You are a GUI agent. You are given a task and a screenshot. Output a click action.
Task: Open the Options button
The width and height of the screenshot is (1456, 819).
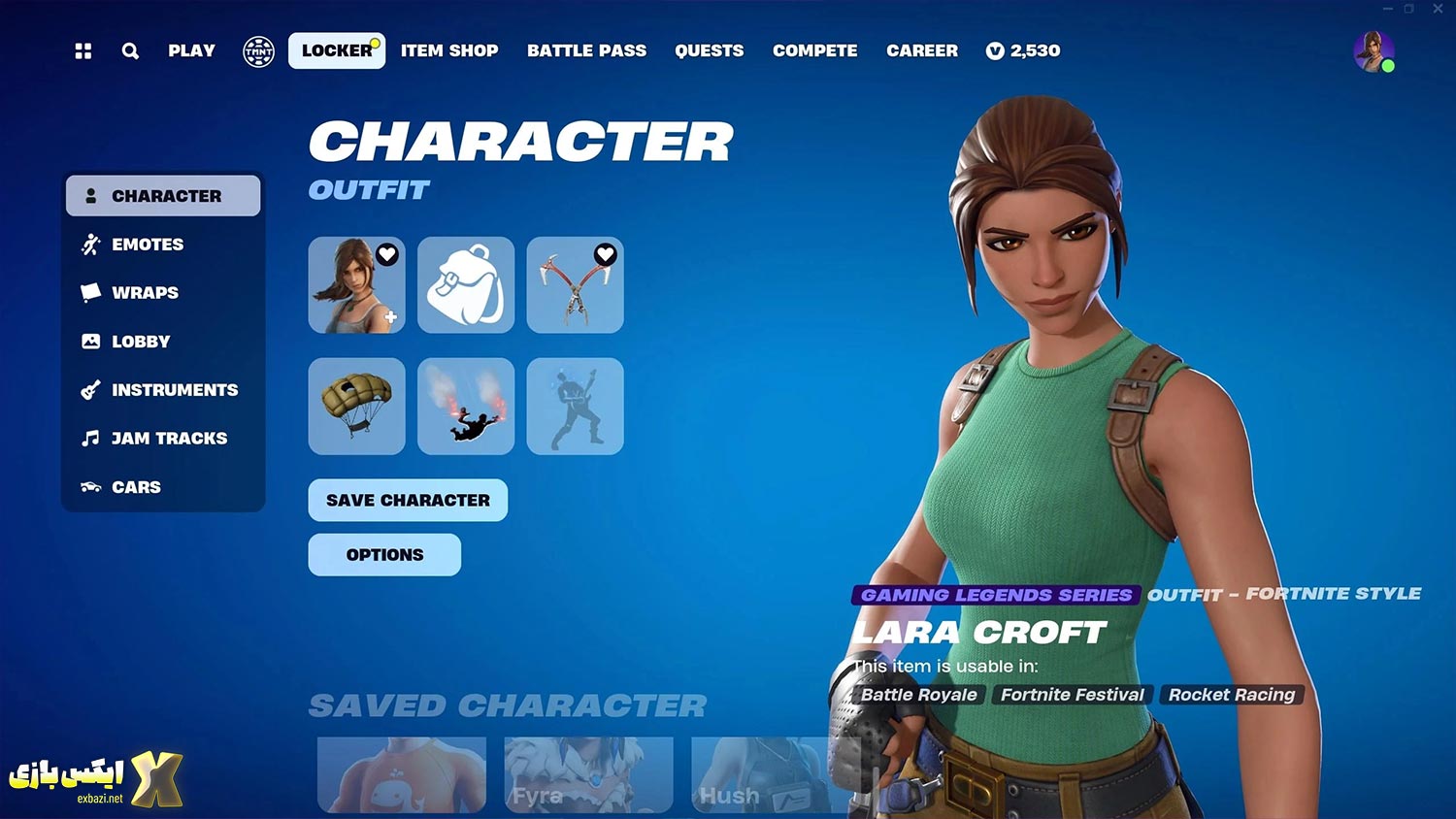tap(384, 554)
